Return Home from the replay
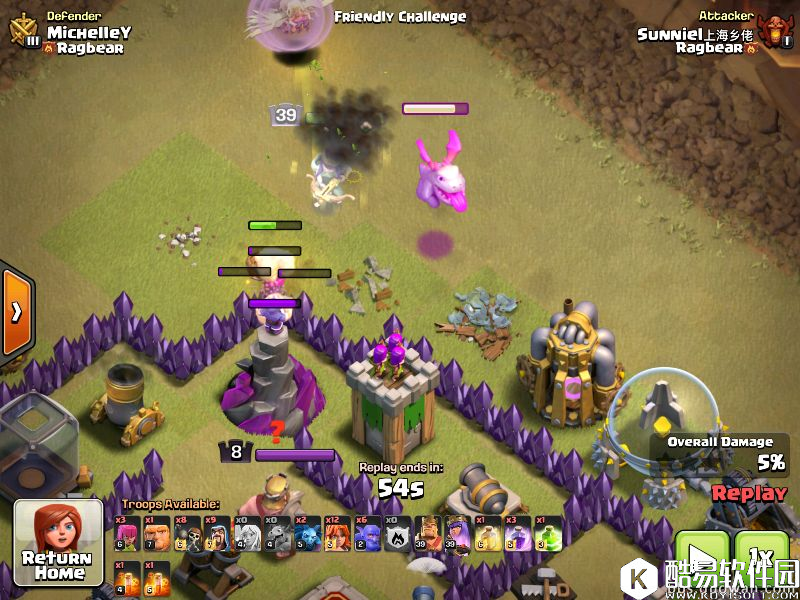This screenshot has width=800, height=600. (x=58, y=542)
